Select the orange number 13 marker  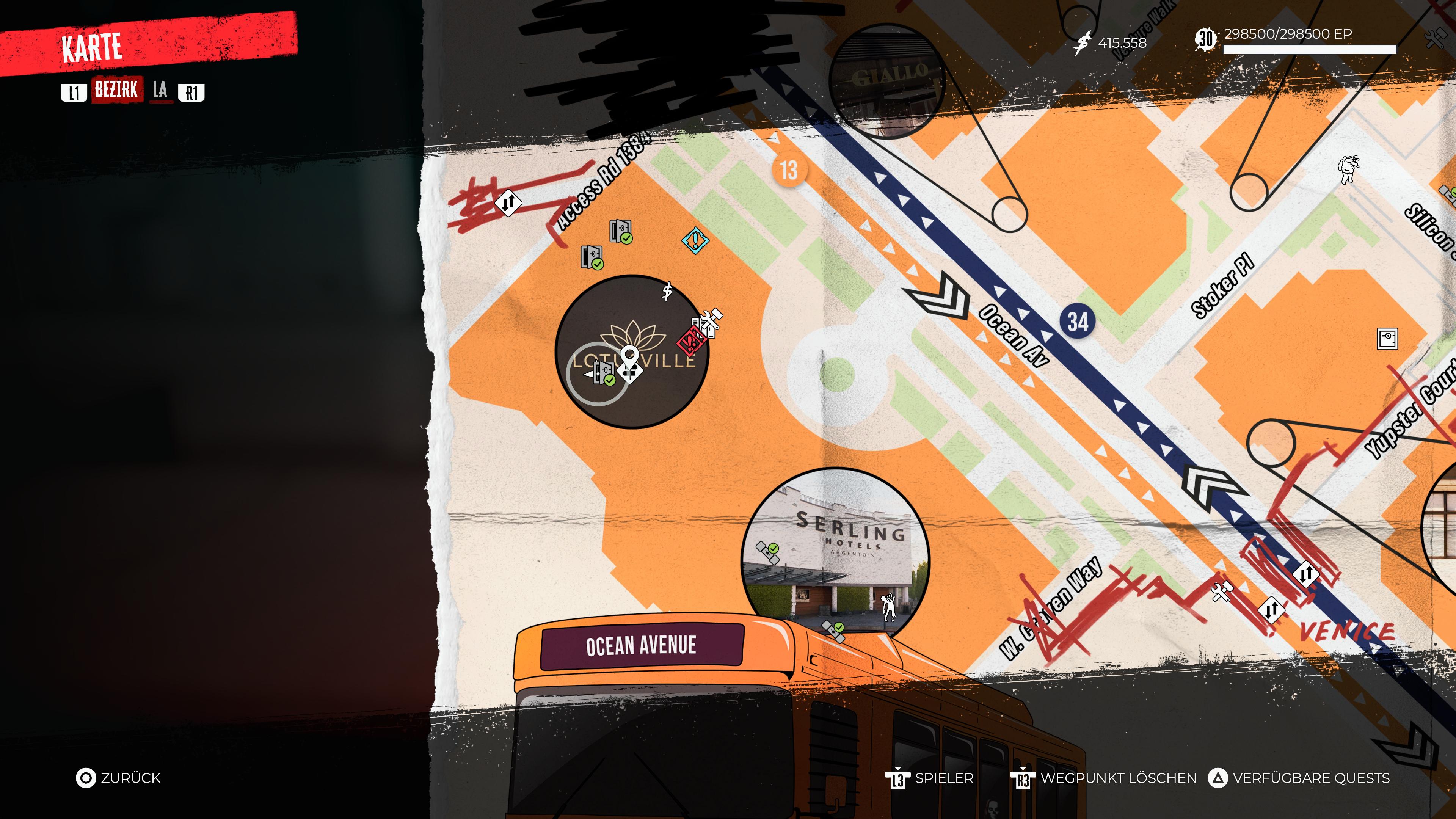789,170
